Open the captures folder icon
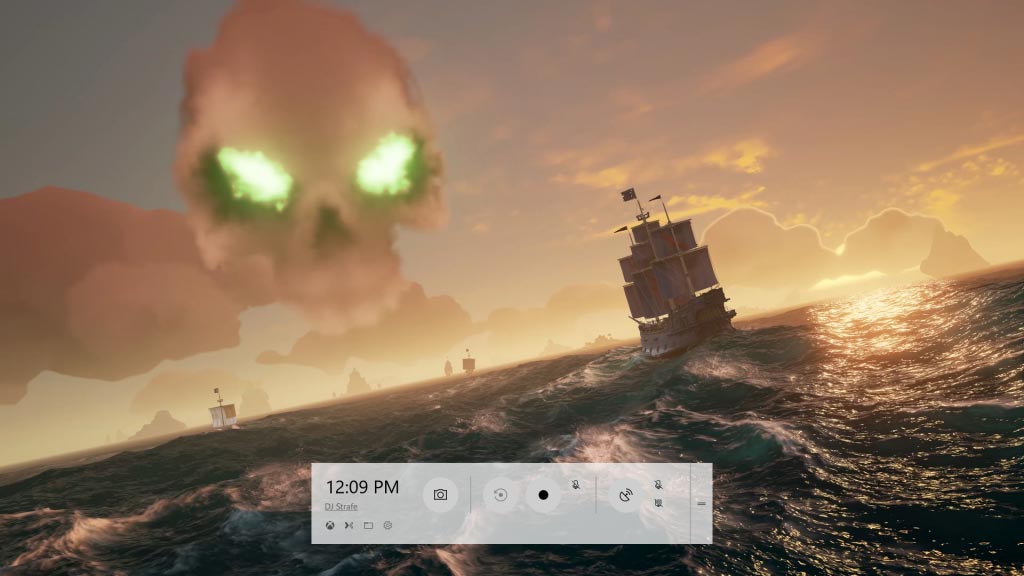Image resolution: width=1024 pixels, height=576 pixels. [368, 525]
